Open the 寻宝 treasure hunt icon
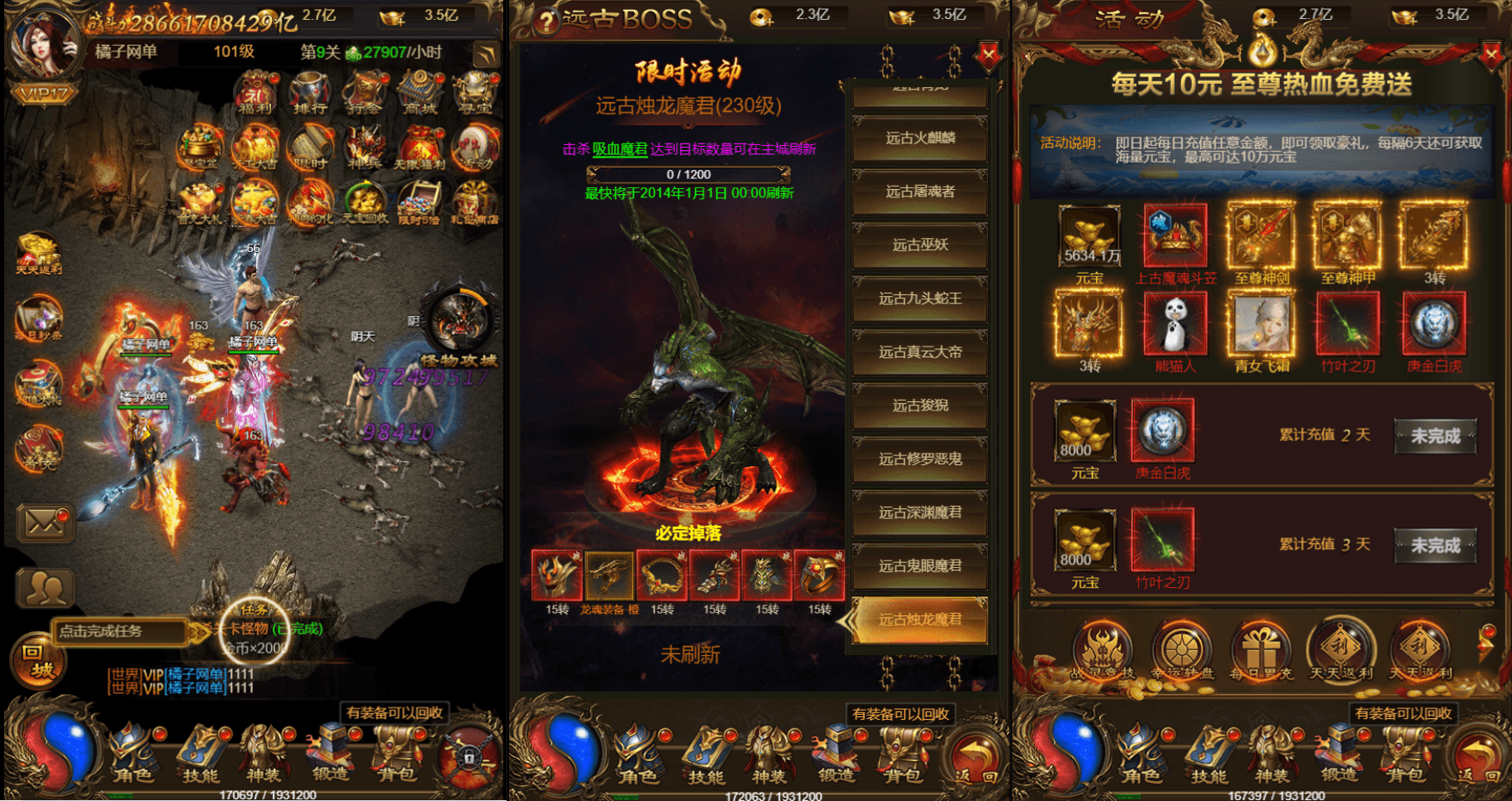 tap(474, 92)
